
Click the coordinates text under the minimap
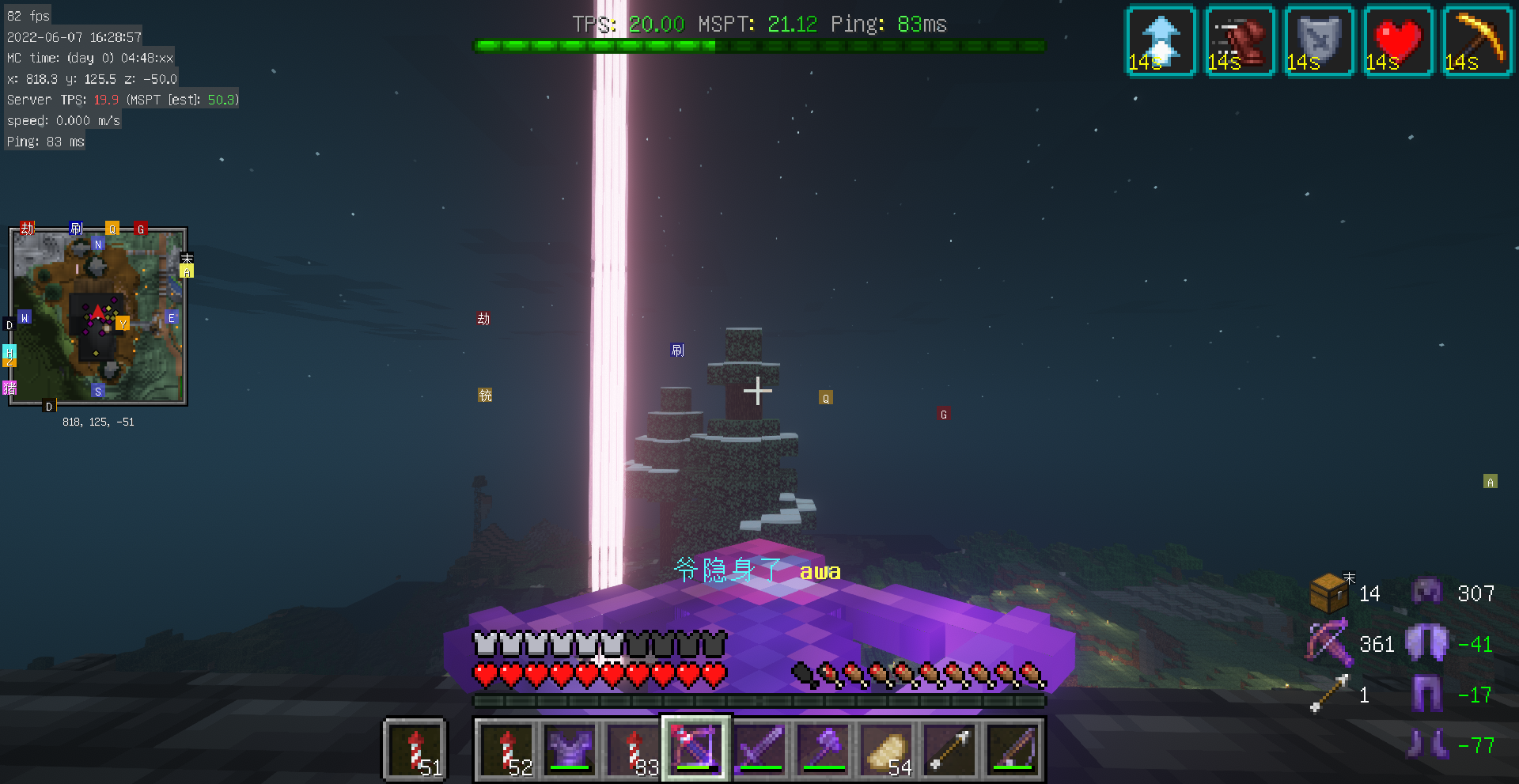click(98, 422)
